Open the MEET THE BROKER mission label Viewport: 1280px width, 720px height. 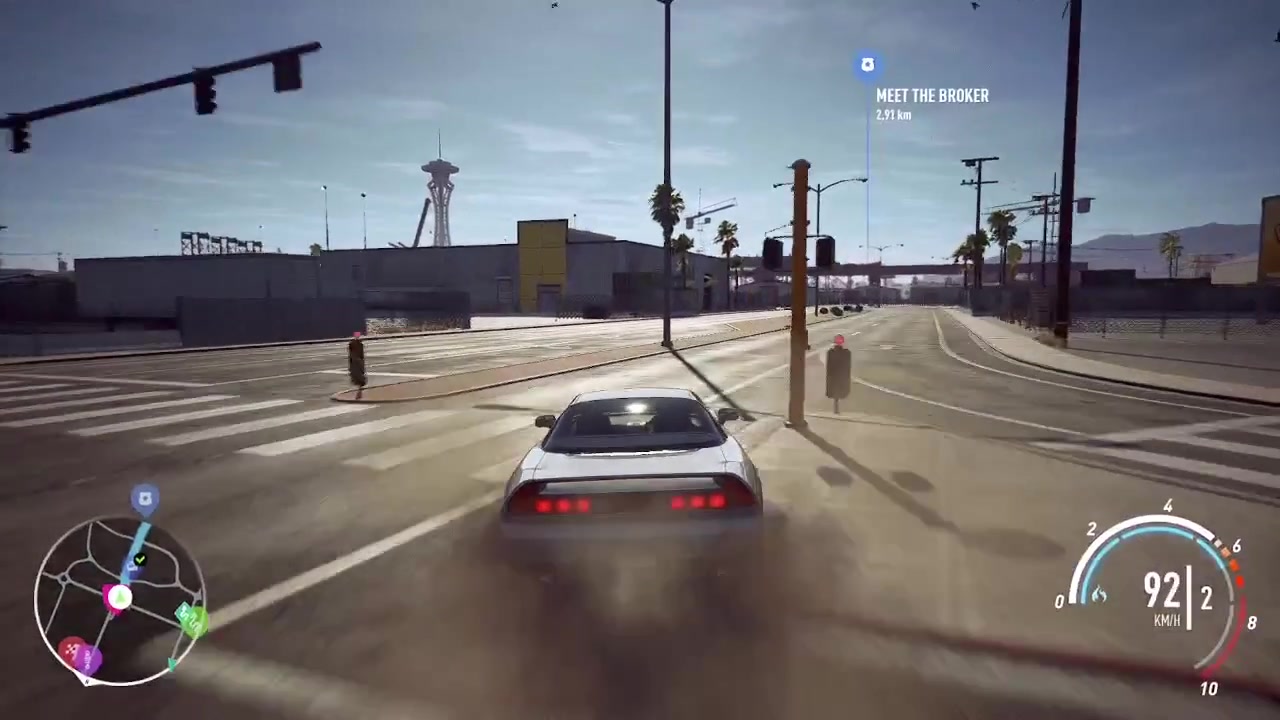(x=932, y=95)
